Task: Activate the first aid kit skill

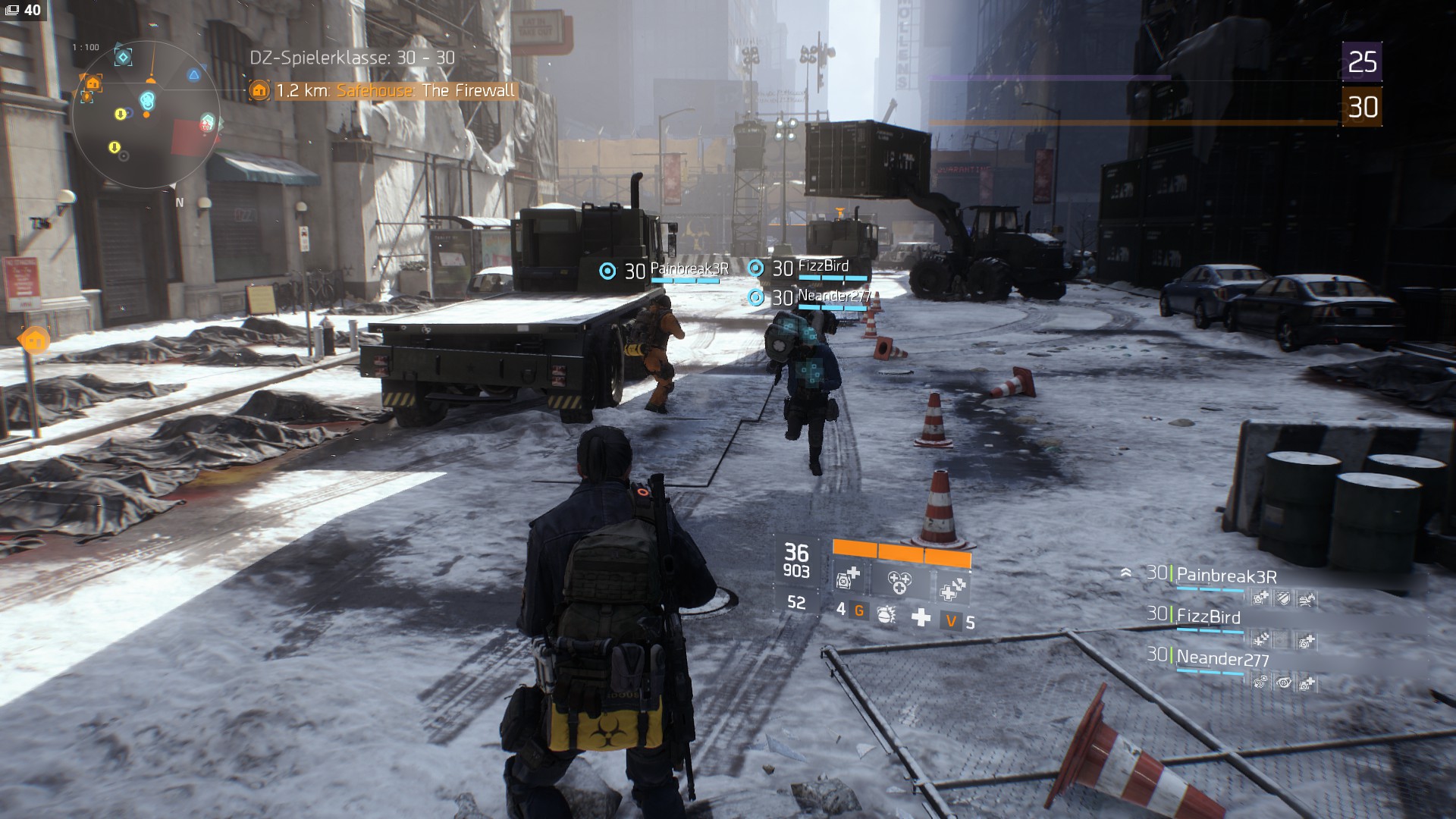Action: tap(847, 579)
